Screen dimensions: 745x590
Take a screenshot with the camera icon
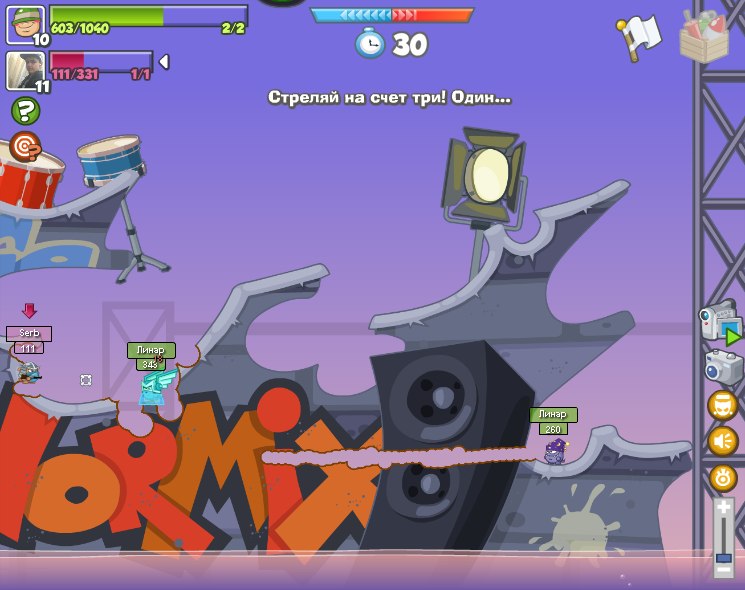[723, 366]
